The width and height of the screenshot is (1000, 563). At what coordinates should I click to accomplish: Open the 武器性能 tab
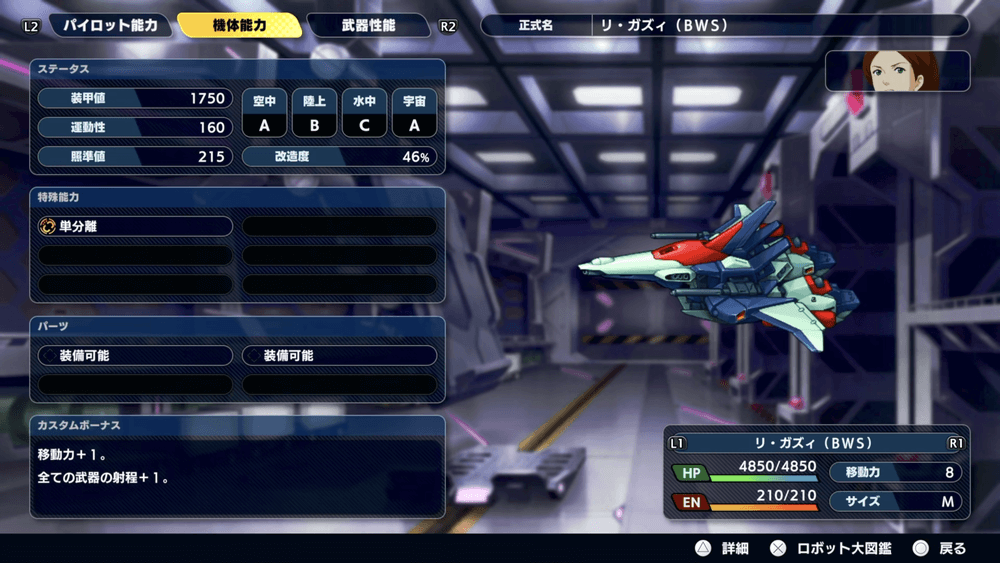[368, 25]
